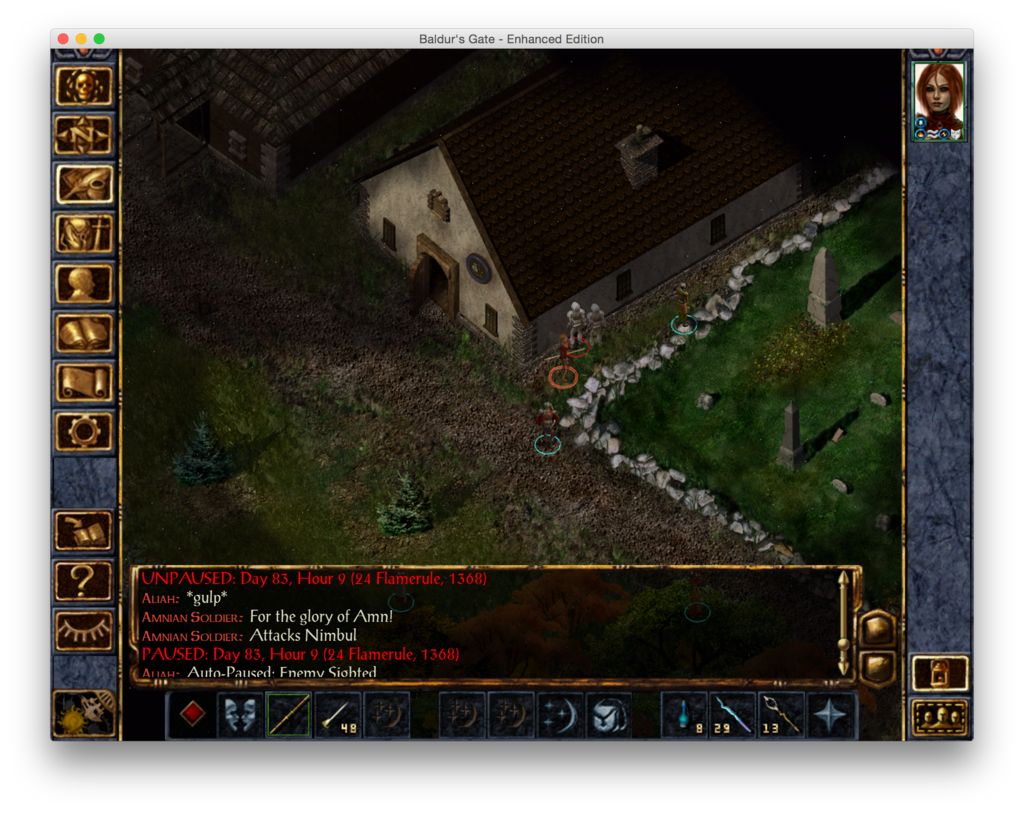Click the red diamond button on action bar
The height and width of the screenshot is (813, 1024).
click(x=192, y=714)
